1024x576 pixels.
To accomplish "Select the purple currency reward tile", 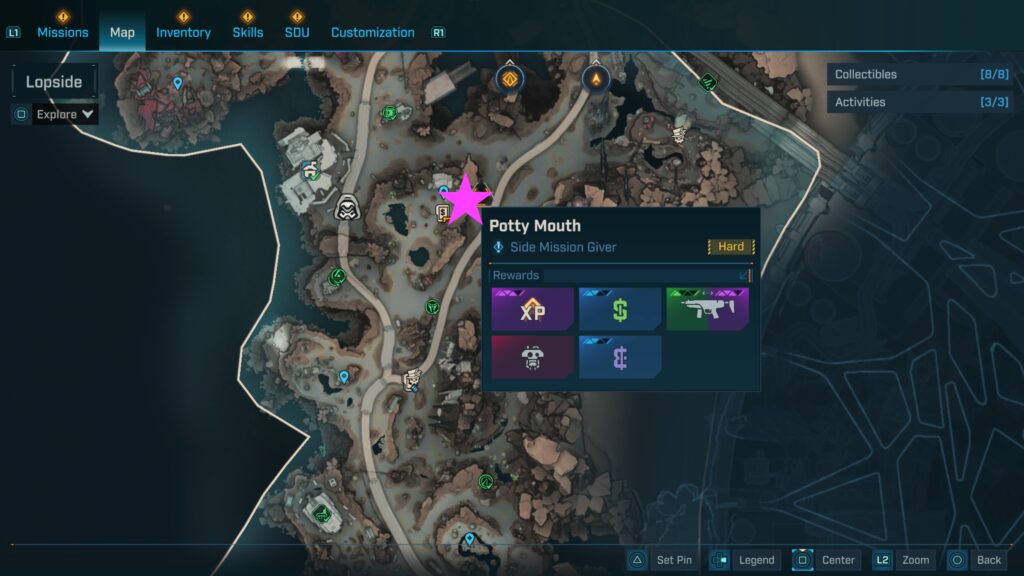I will 620,357.
